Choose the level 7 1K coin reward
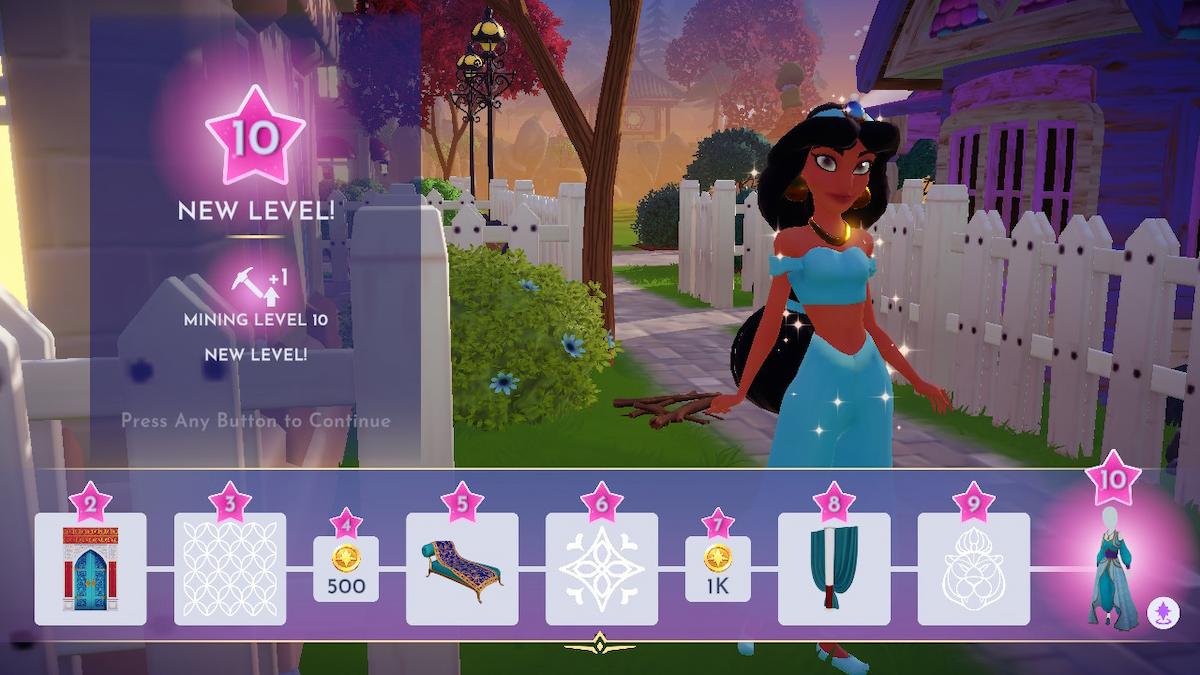 (718, 569)
